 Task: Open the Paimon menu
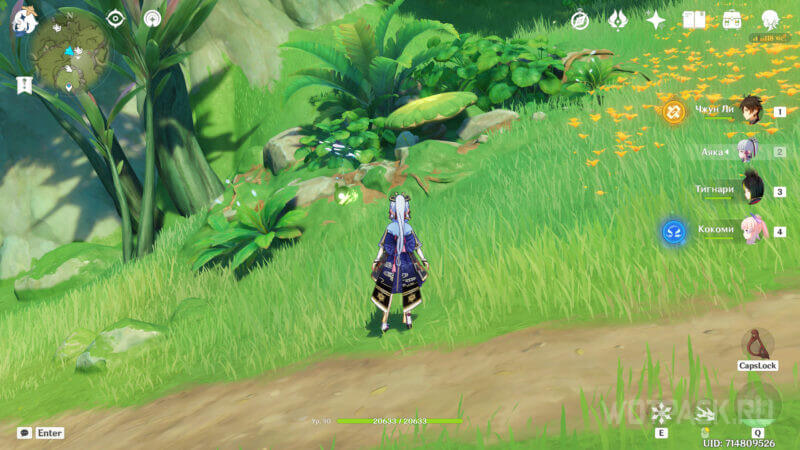tap(24, 19)
